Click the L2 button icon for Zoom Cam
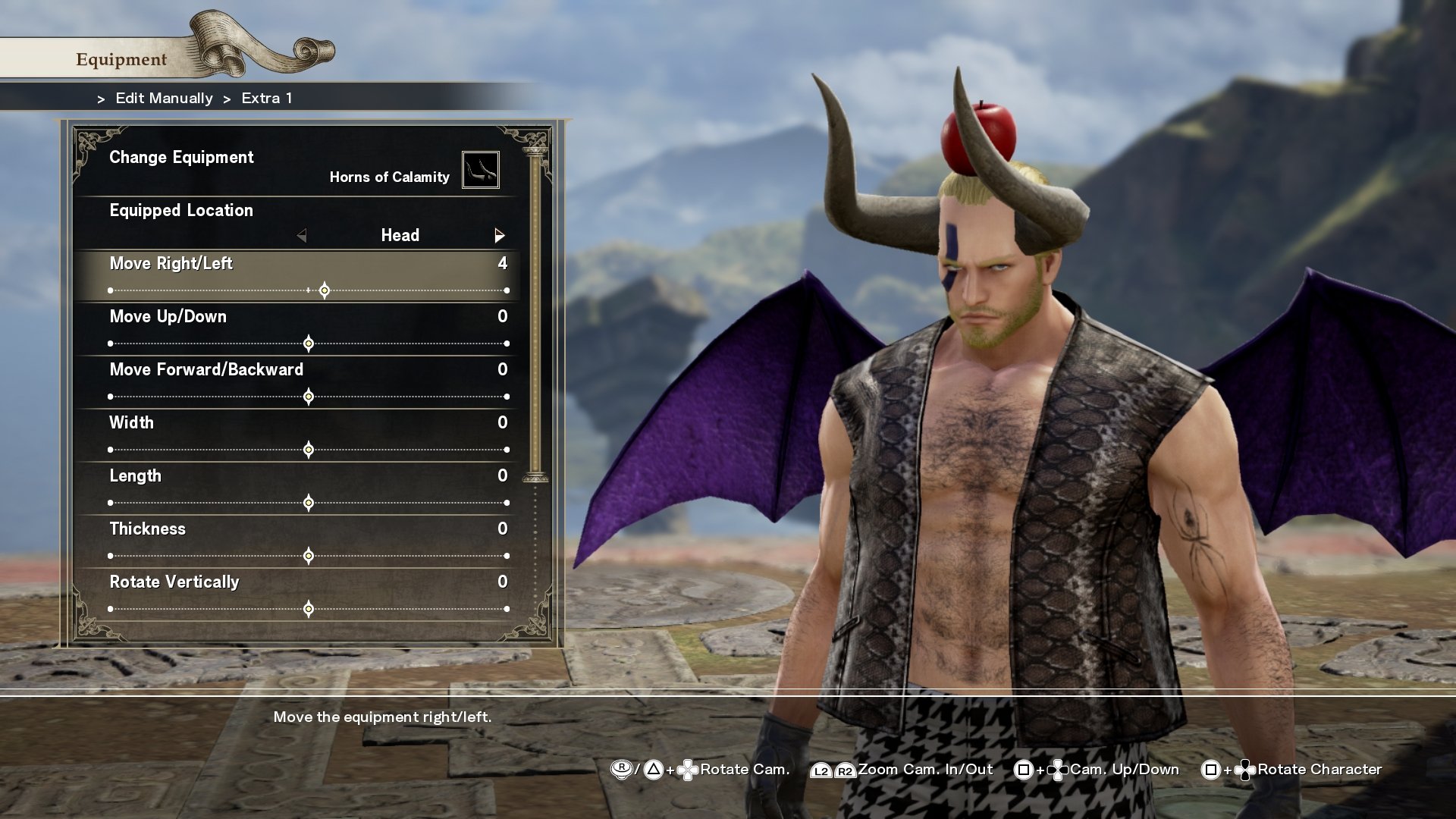The image size is (1456, 819). tap(821, 770)
